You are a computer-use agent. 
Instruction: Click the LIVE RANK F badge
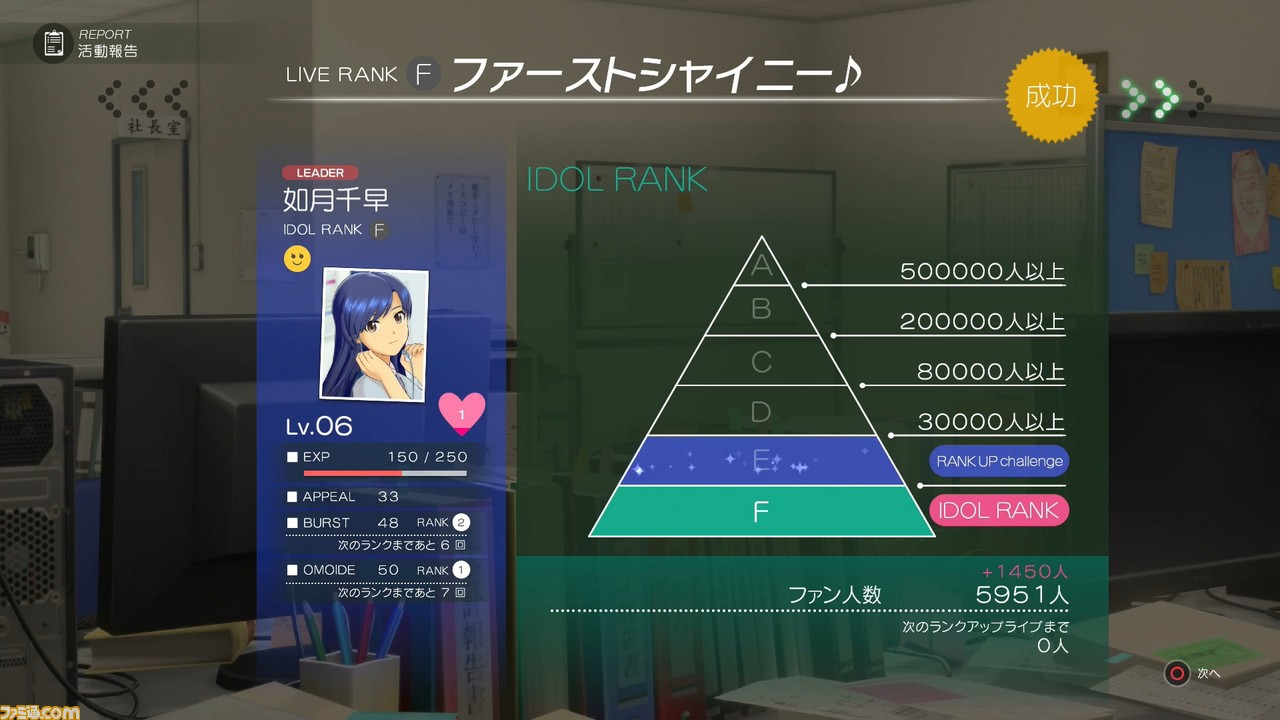[x=424, y=73]
